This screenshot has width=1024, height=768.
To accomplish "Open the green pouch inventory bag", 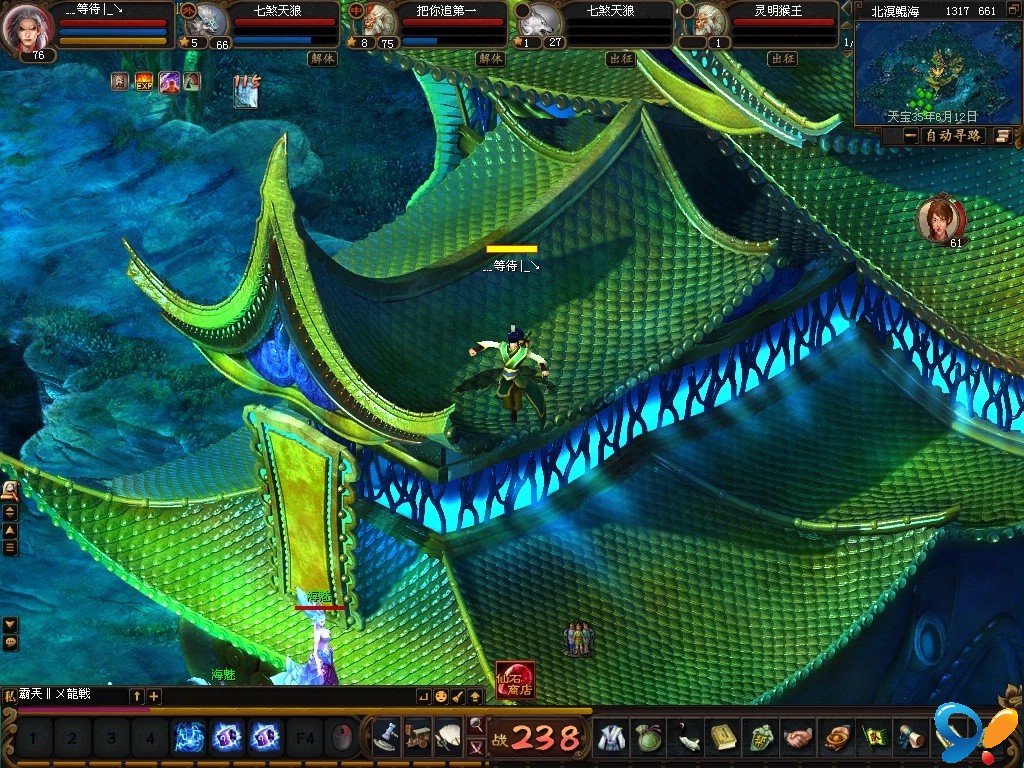I will point(648,738).
